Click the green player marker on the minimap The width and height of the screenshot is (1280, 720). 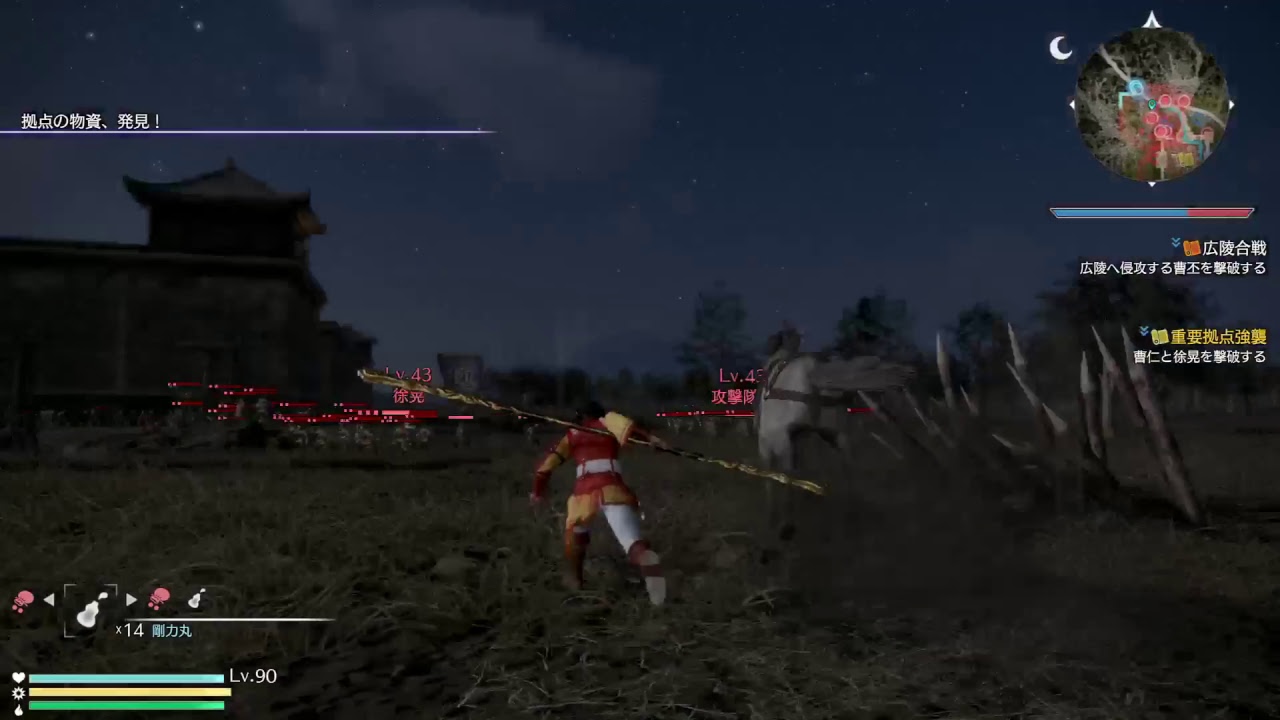pos(1152,105)
